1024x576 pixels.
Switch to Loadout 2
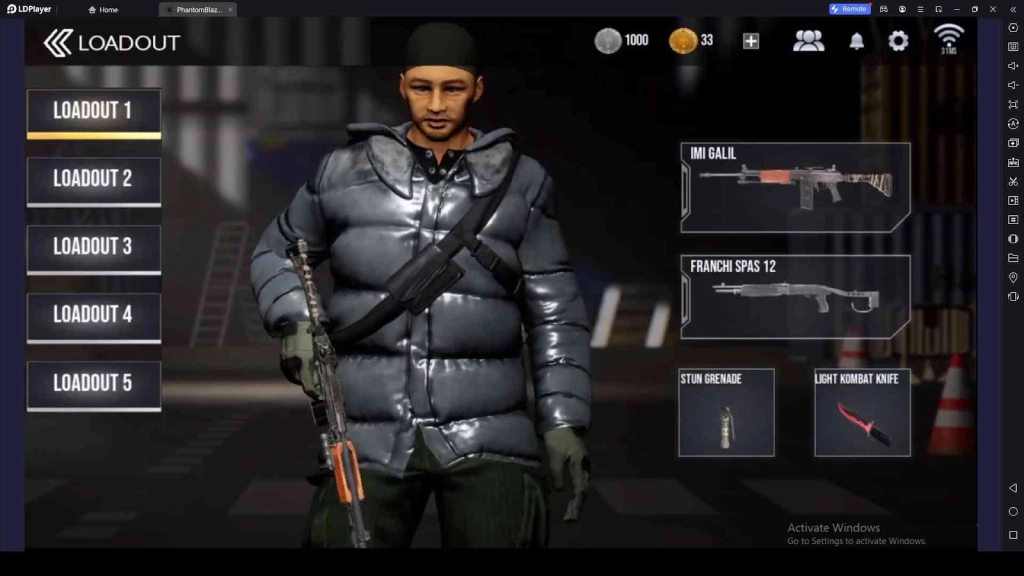[x=93, y=180]
